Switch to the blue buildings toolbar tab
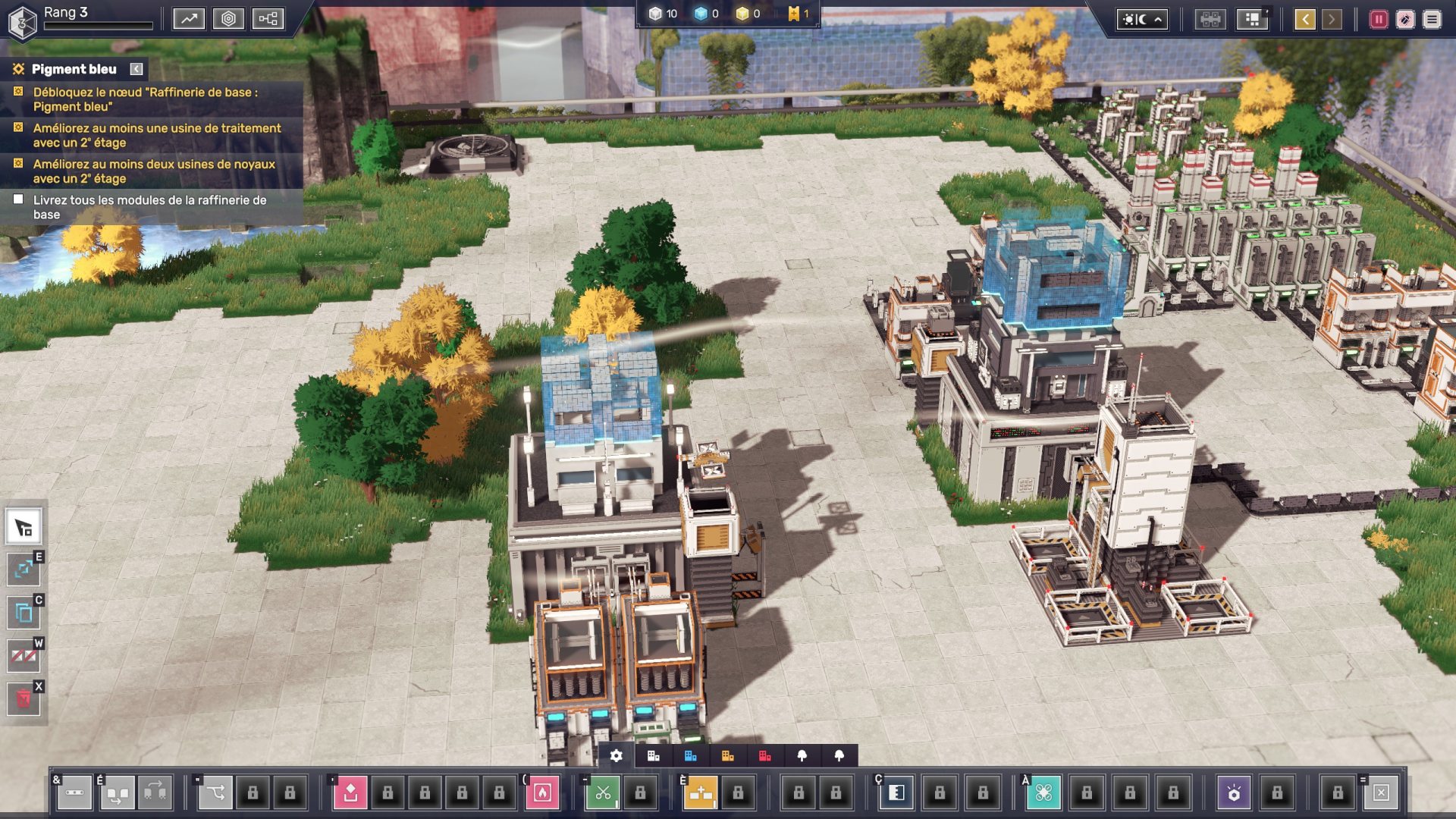Viewport: 1456px width, 819px height. pyautogui.click(x=690, y=755)
